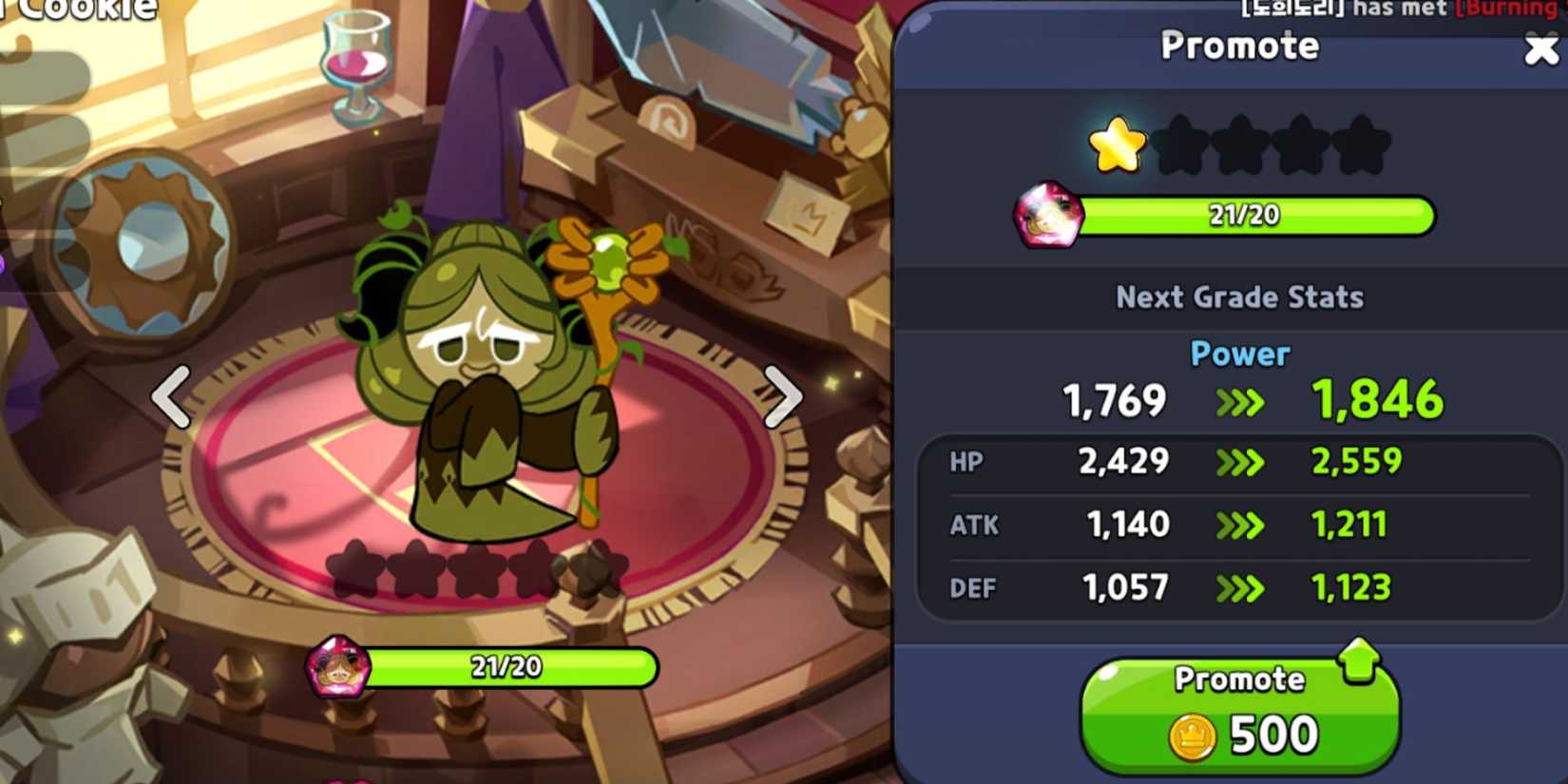
Task: Toggle the fourth star in the rating row
Action: (x=1302, y=144)
